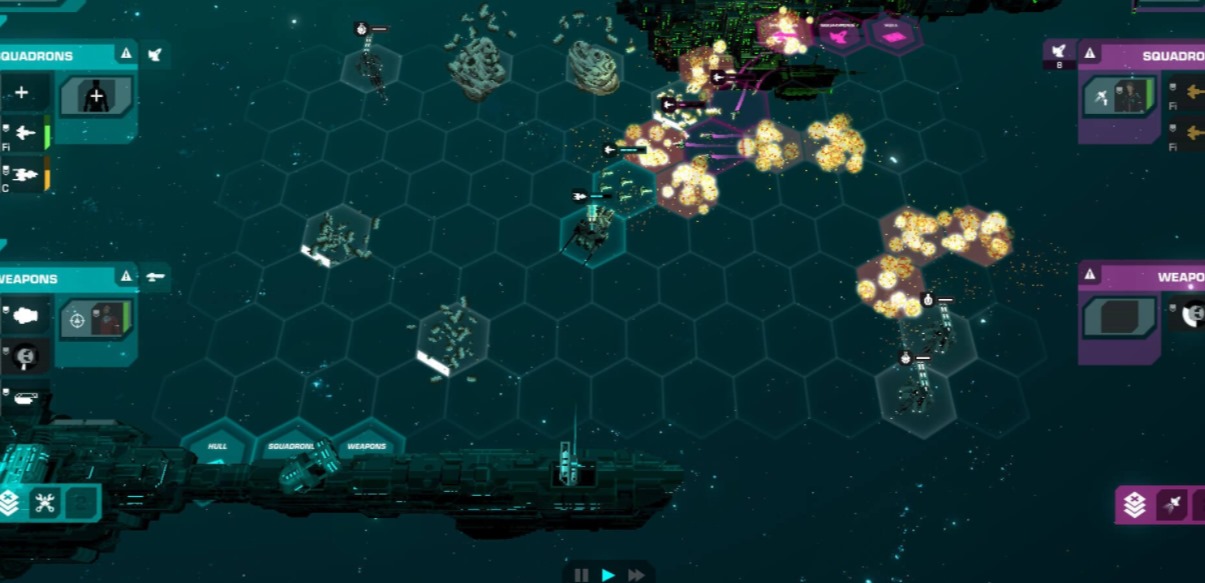The height and width of the screenshot is (583, 1205).
Task: Click the plus slot in teal Squadrons panel
Action: [22, 94]
